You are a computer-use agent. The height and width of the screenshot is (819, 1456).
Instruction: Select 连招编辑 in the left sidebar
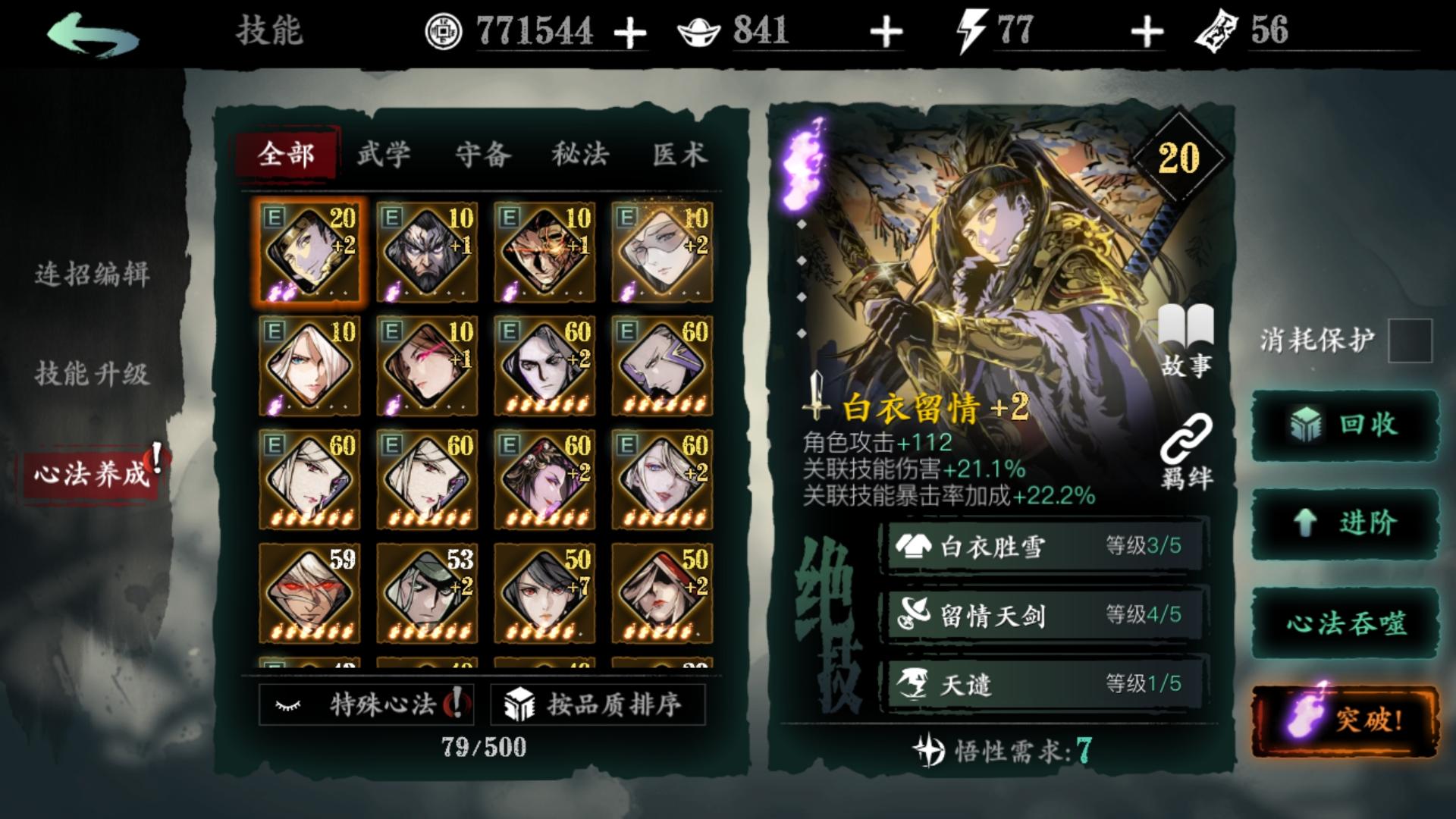[93, 278]
